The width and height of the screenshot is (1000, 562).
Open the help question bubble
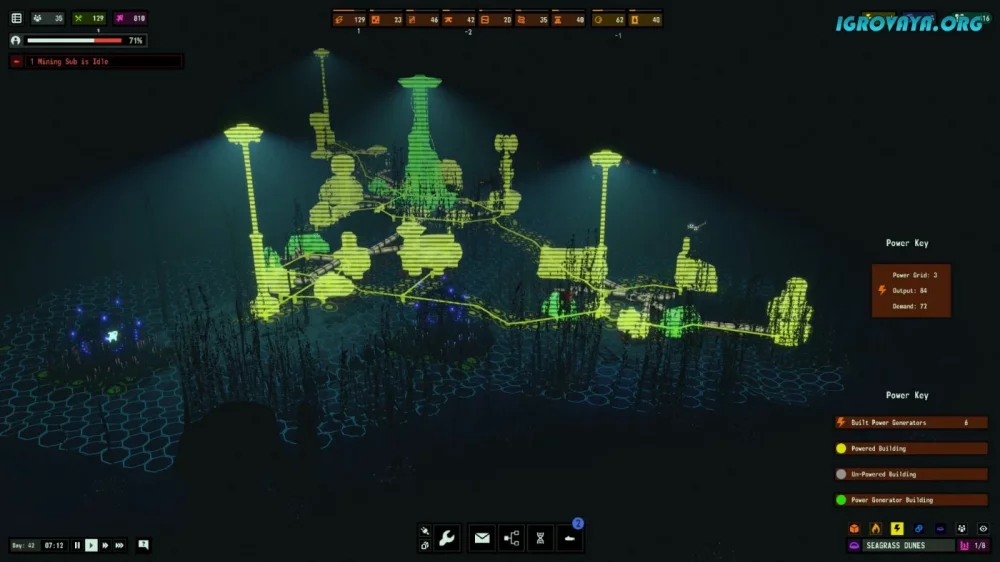click(144, 545)
